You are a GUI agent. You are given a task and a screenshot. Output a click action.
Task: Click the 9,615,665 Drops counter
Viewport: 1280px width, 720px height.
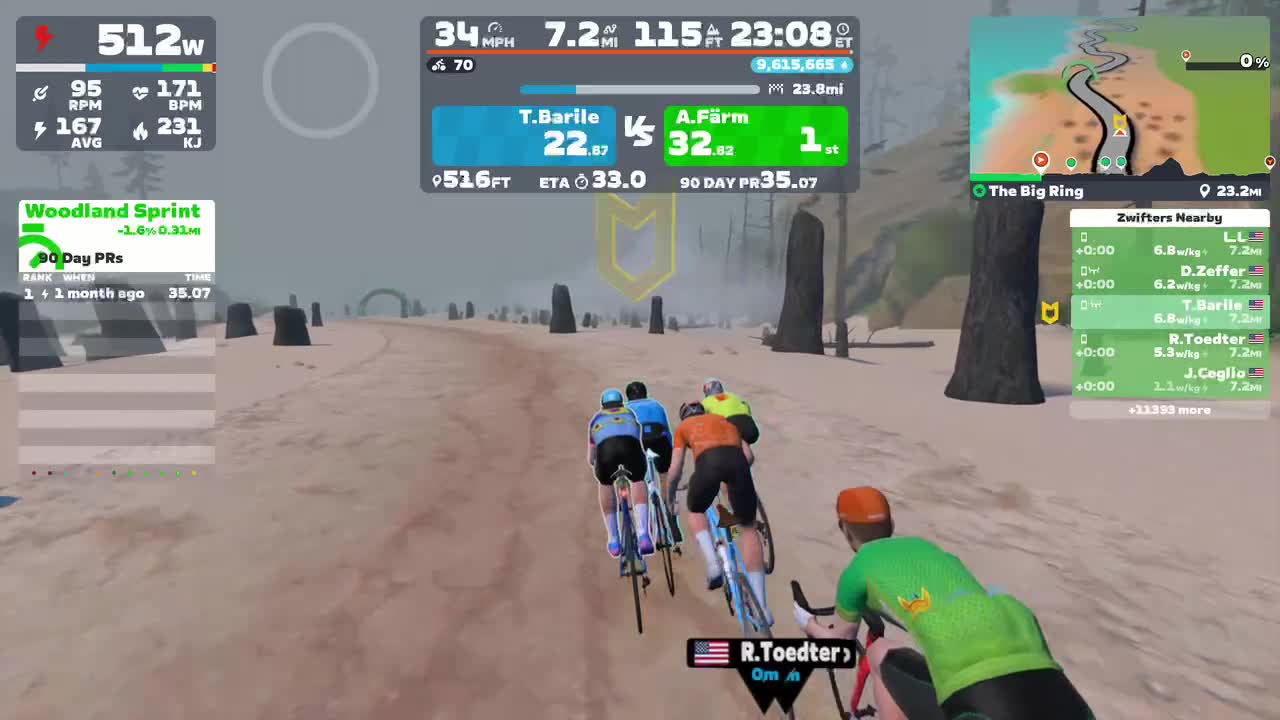tap(800, 65)
